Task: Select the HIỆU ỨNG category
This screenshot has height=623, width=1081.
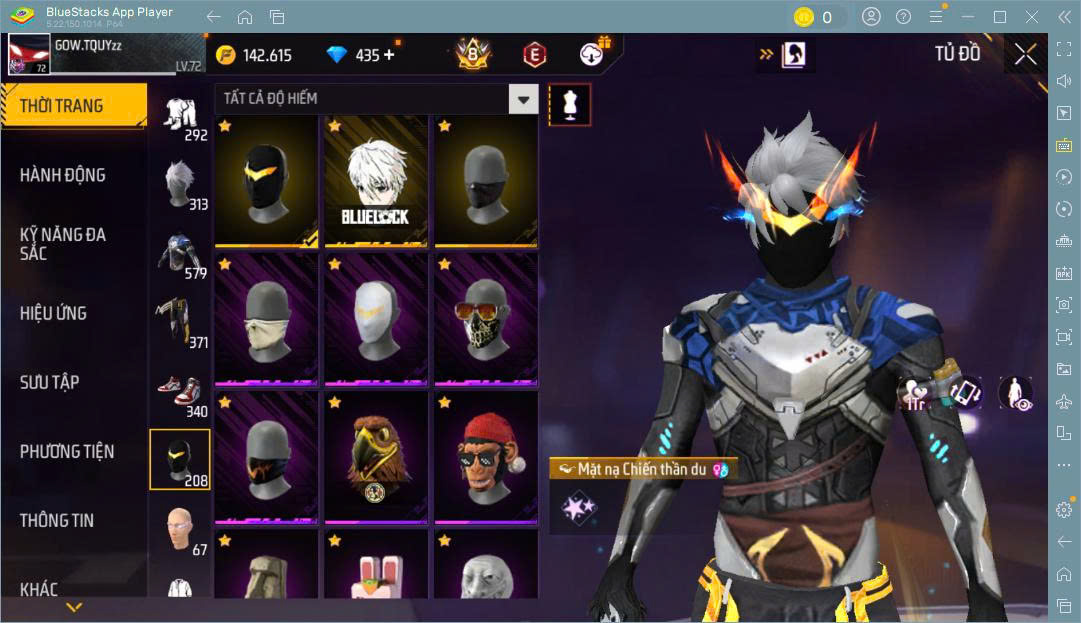Action: pos(54,313)
